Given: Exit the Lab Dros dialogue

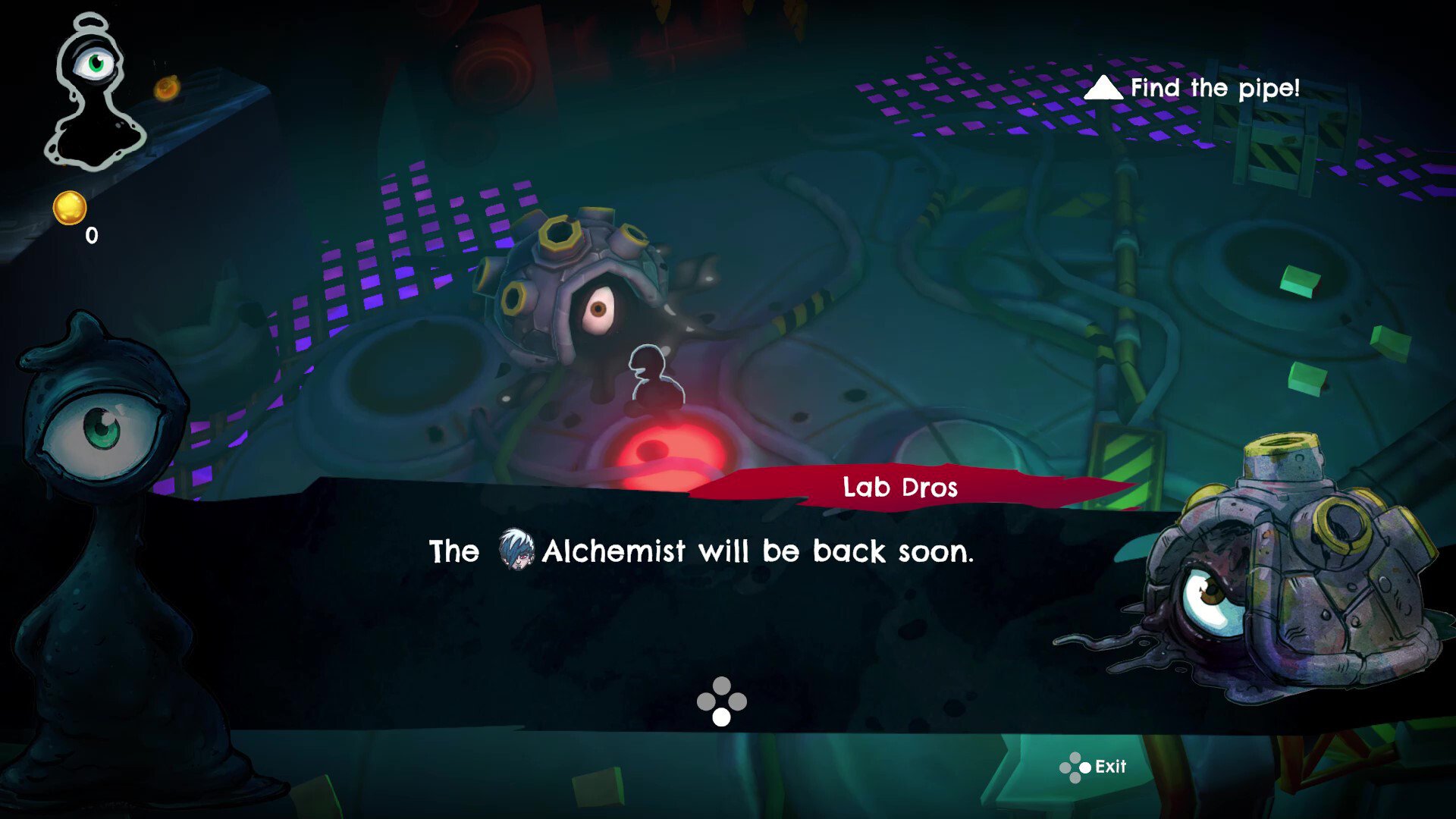Looking at the screenshot, I should (1094, 767).
